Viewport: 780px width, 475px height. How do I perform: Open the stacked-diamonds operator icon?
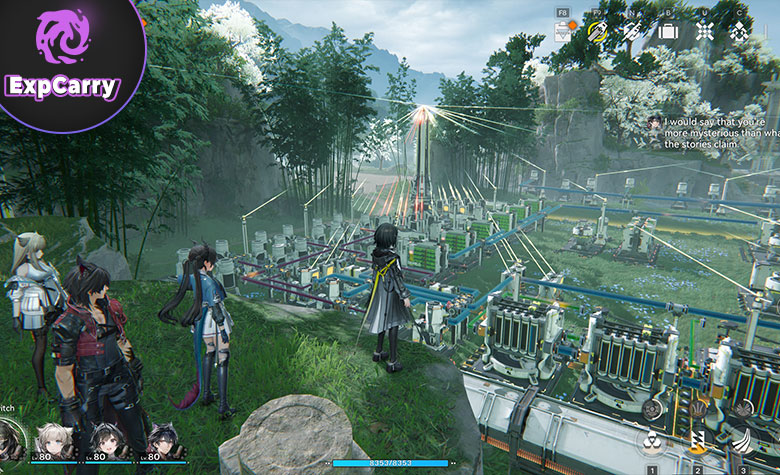point(740,31)
